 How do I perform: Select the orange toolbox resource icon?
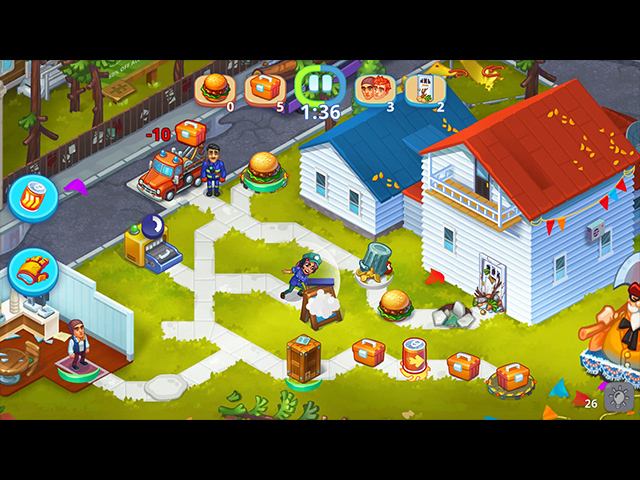click(x=265, y=88)
